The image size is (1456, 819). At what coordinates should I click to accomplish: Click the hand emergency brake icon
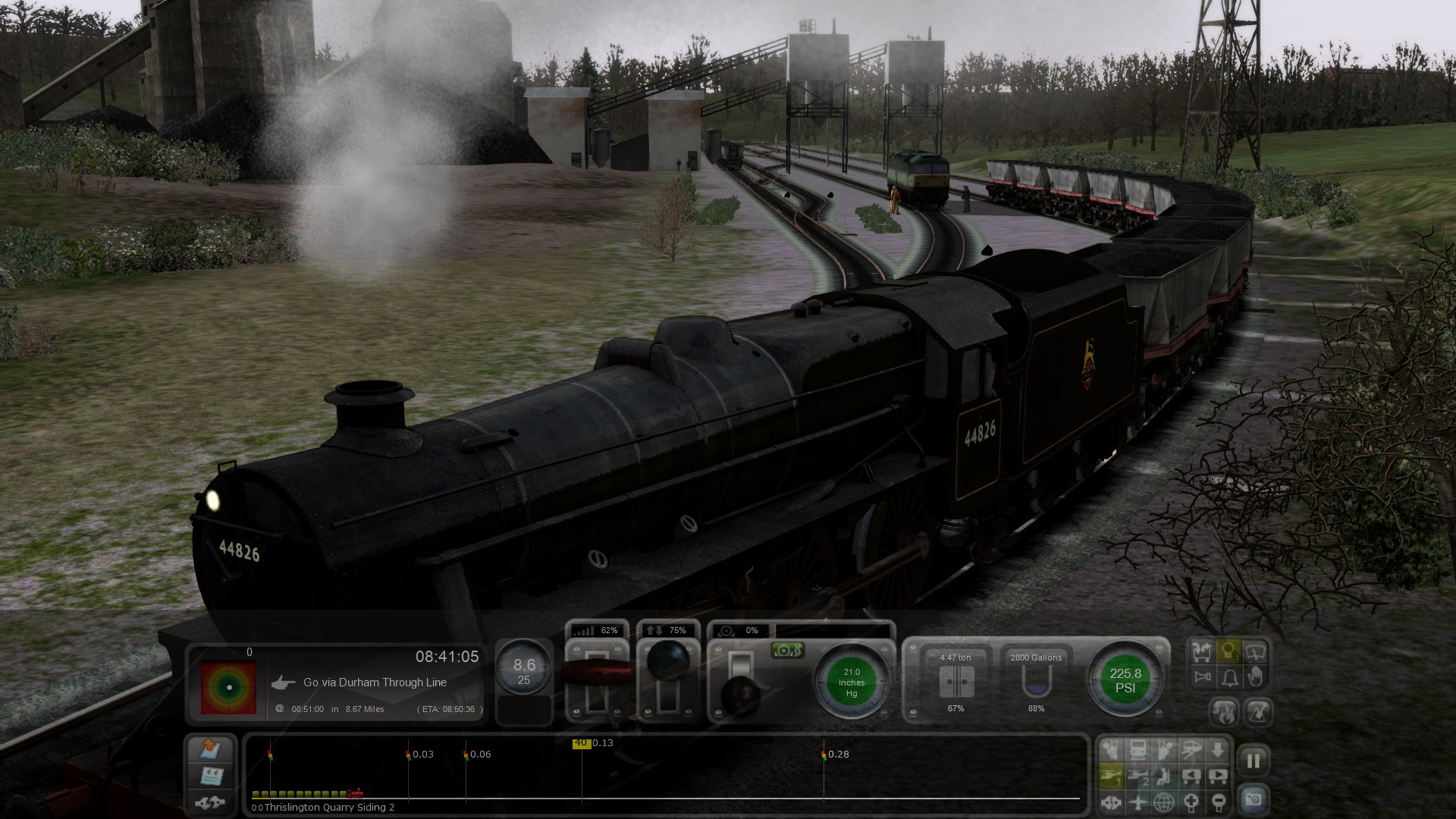pos(1255,677)
